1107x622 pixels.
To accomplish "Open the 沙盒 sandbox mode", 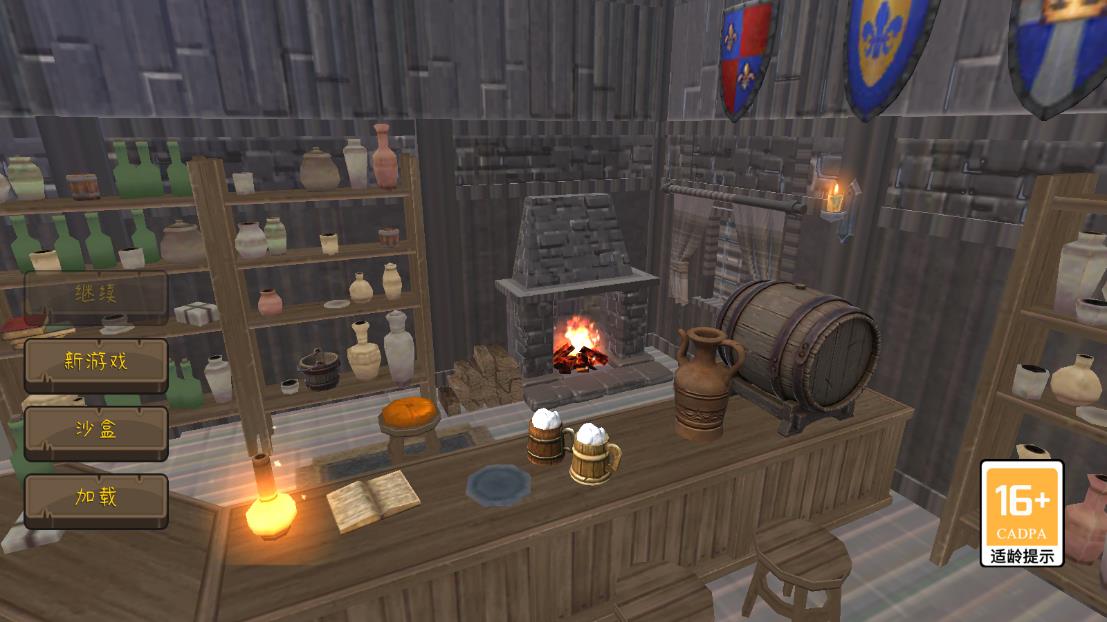I will pyautogui.click(x=96, y=431).
